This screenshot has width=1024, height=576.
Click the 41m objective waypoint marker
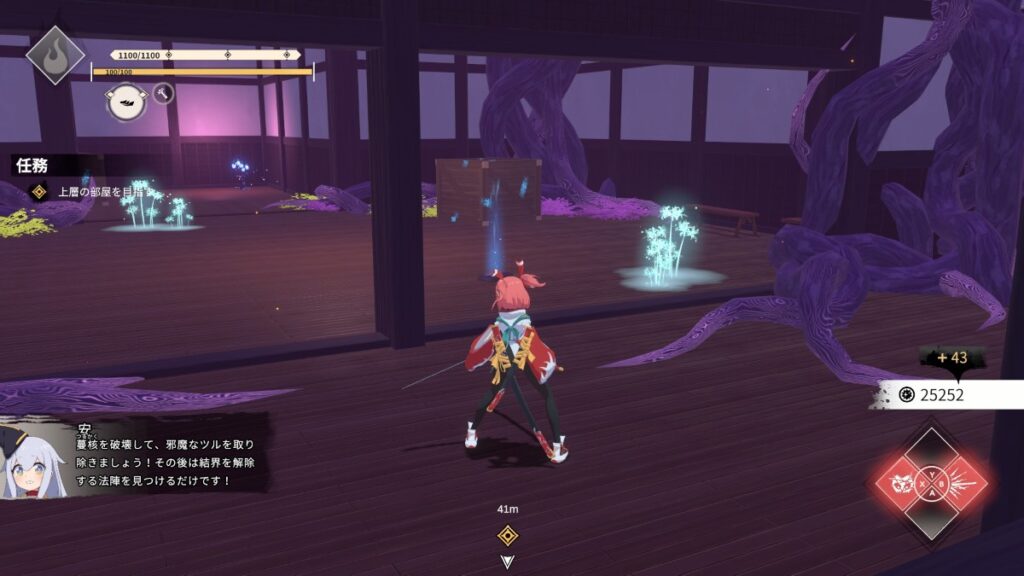click(x=508, y=534)
